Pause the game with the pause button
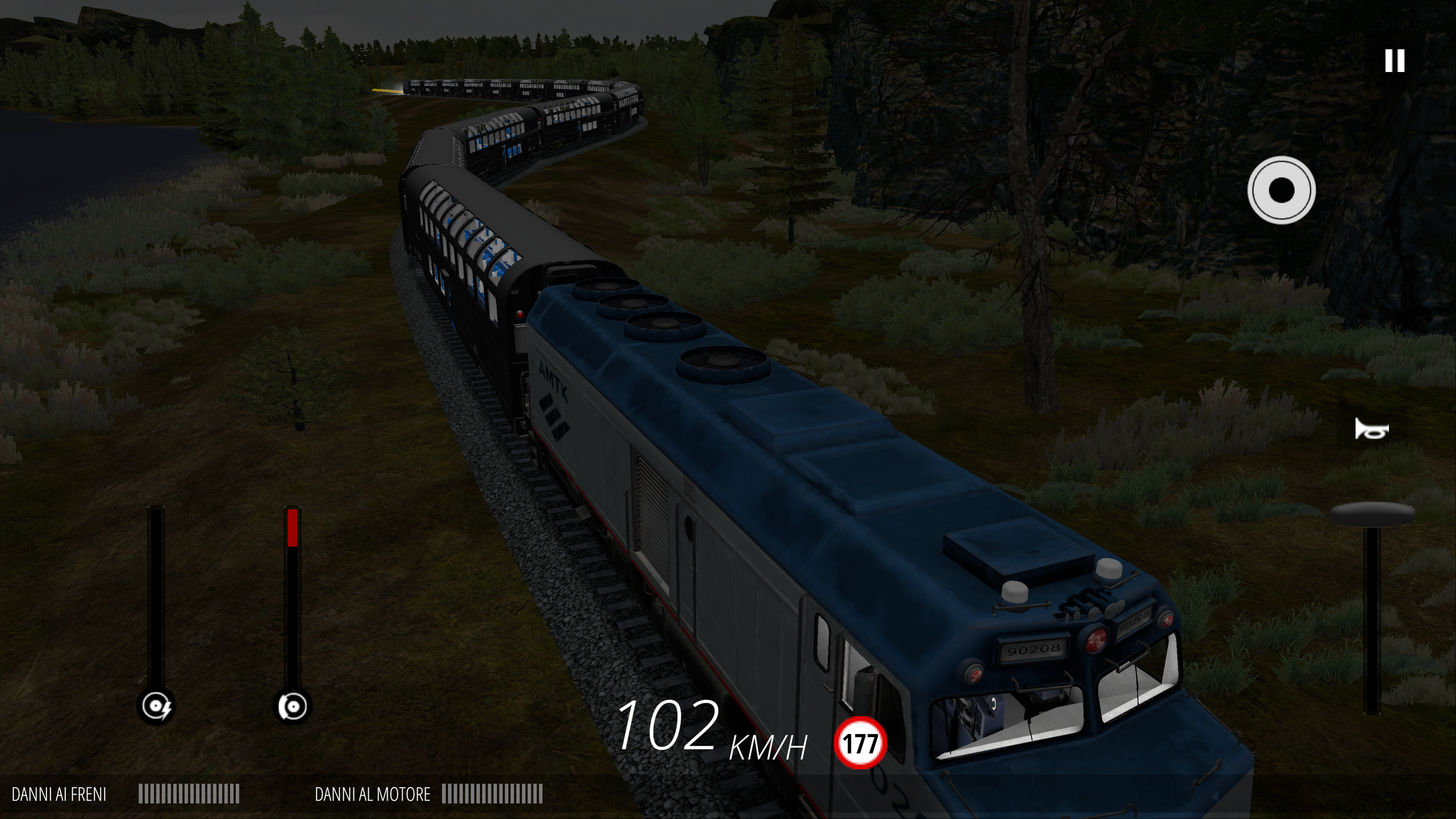 (1395, 61)
